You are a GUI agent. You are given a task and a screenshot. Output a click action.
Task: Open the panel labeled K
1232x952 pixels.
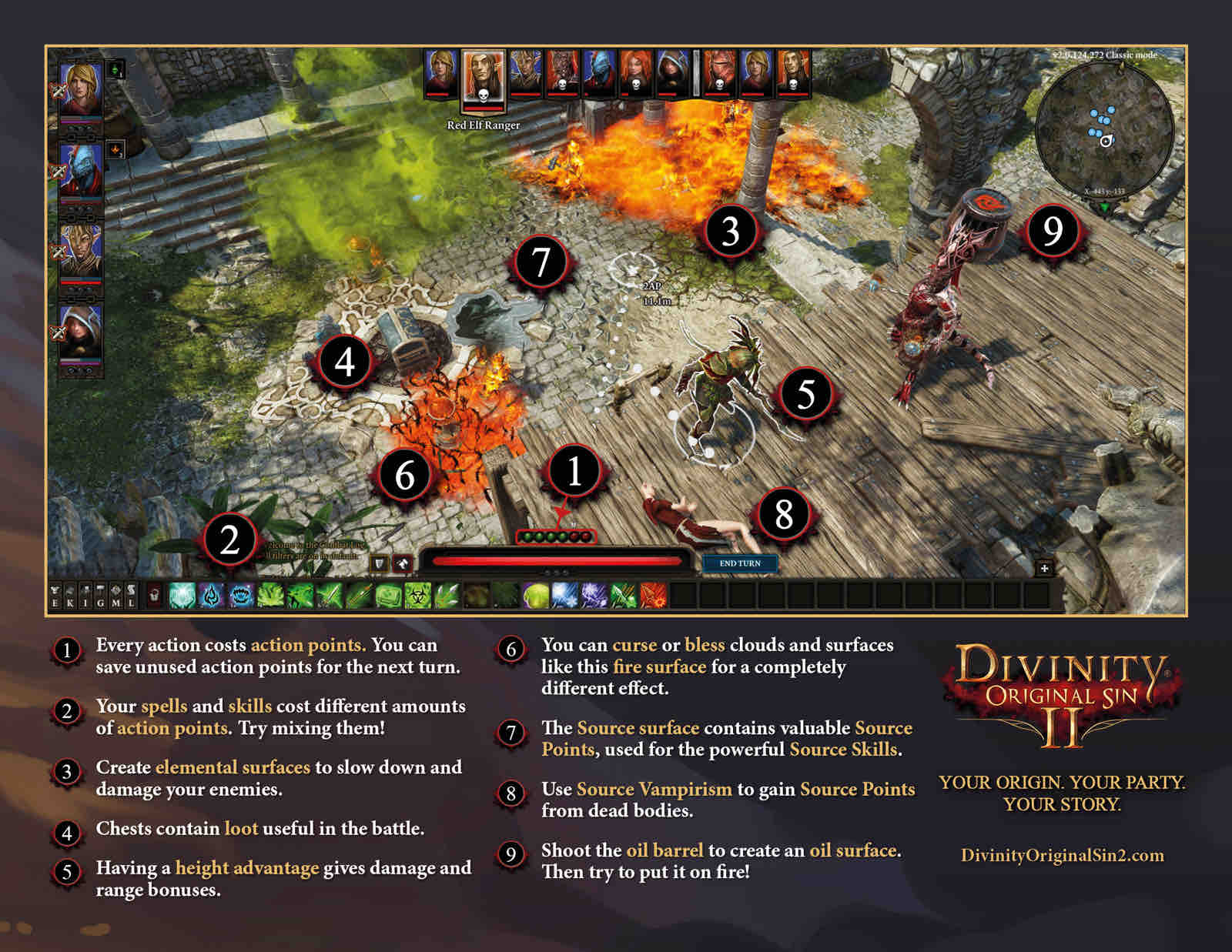point(70,596)
